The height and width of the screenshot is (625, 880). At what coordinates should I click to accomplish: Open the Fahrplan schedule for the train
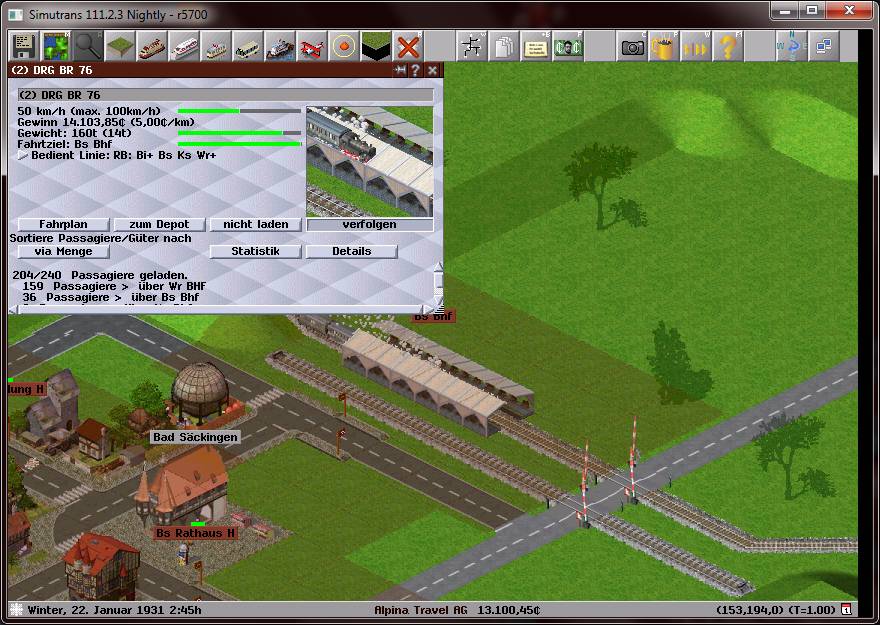coord(64,224)
